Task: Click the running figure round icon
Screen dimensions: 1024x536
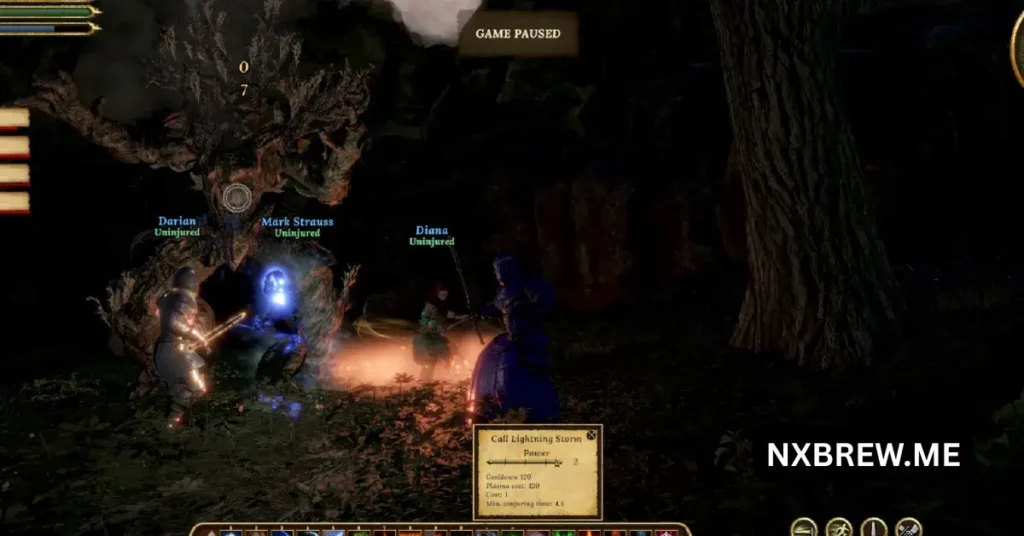Action: pos(839,527)
